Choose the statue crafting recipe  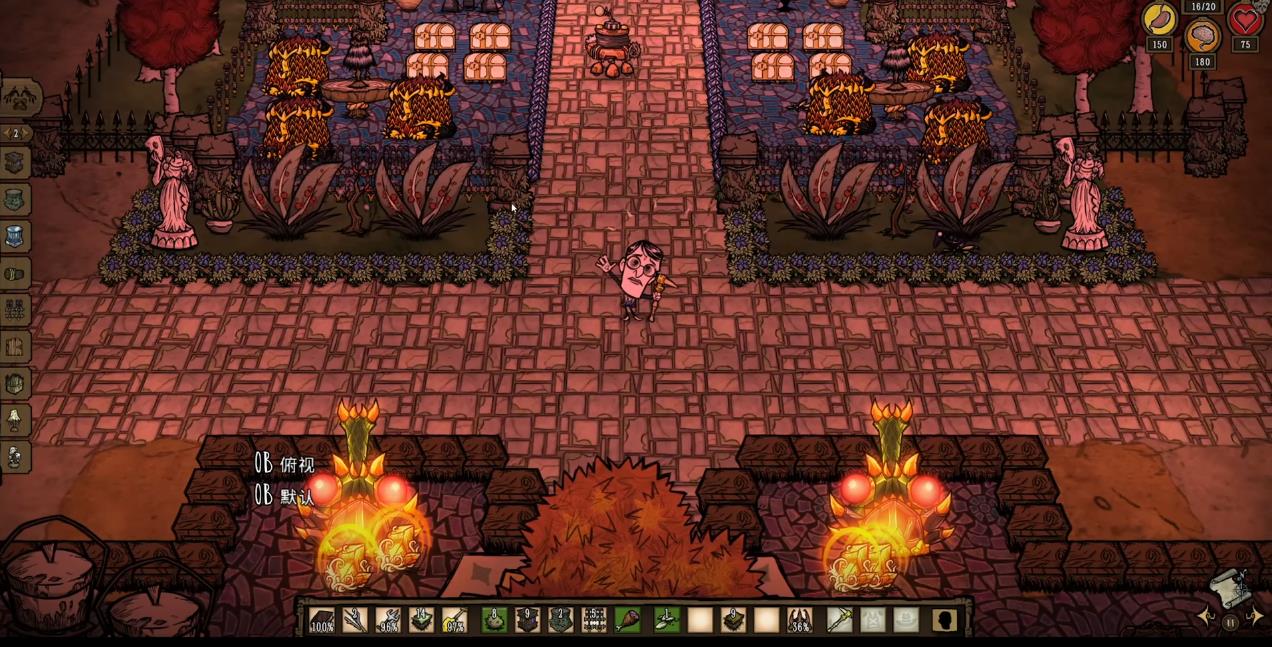click(15, 457)
